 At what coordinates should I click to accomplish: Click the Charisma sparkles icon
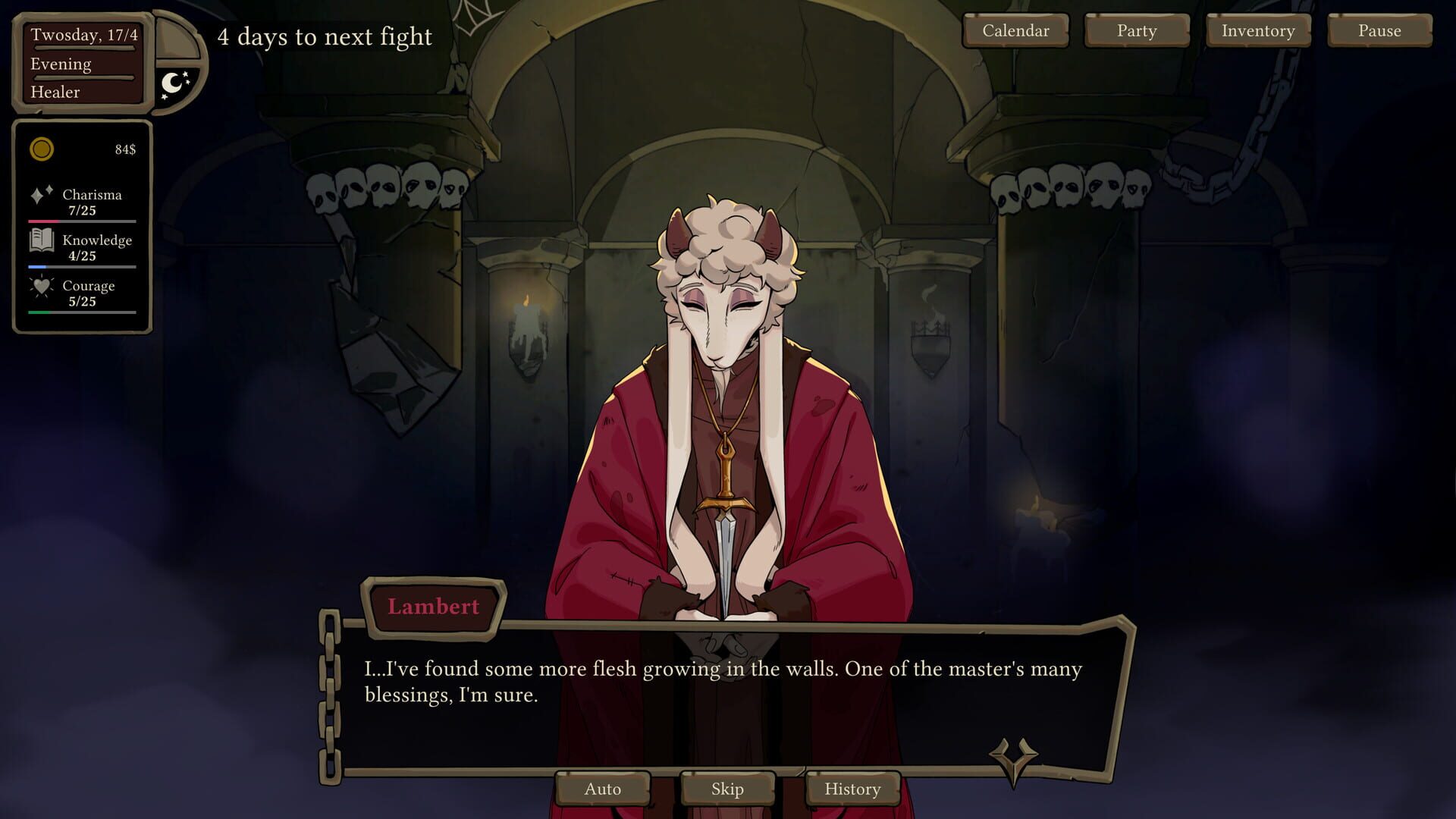coord(41,194)
